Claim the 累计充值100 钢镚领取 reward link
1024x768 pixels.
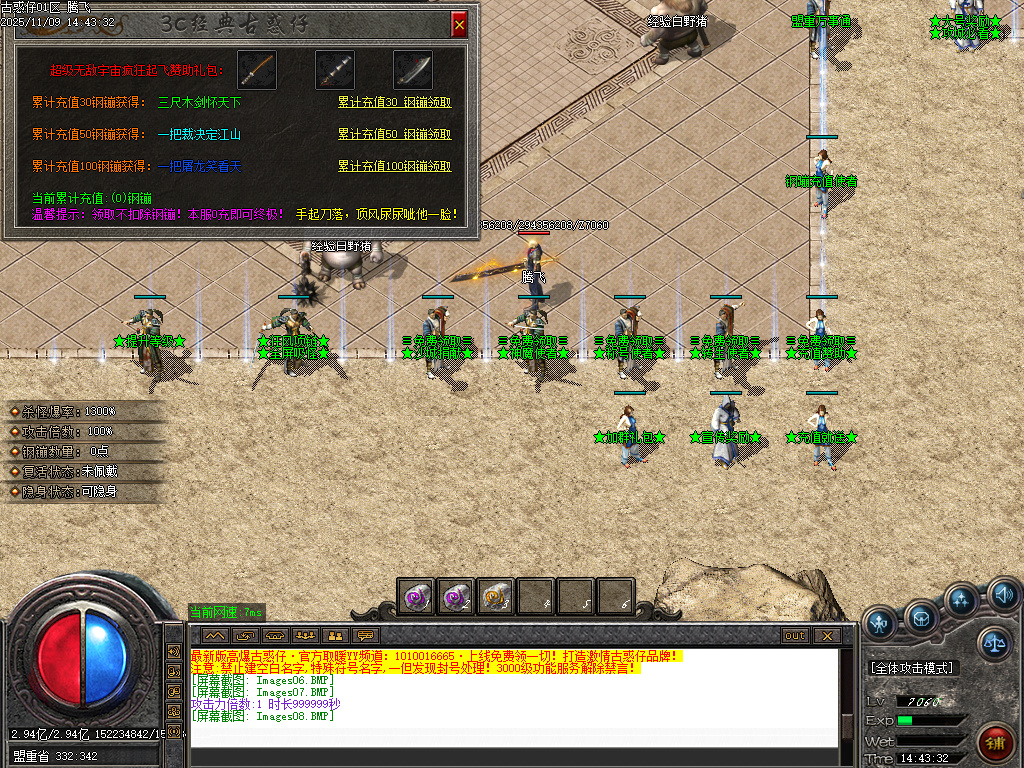pyautogui.click(x=394, y=166)
